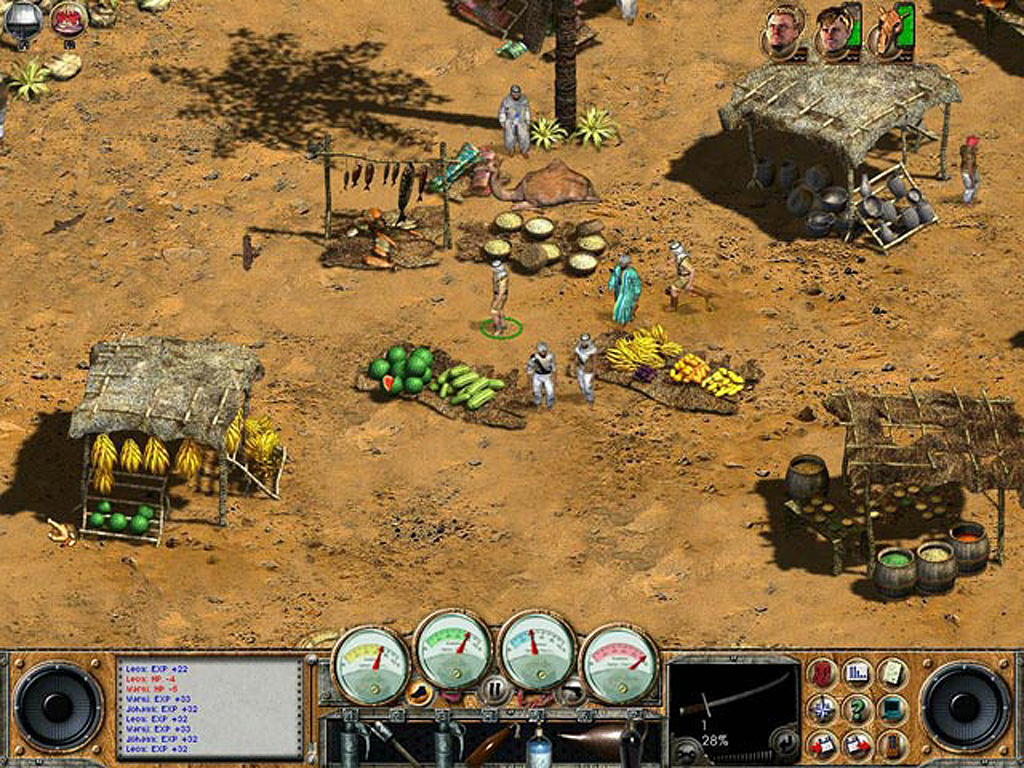Click the envelope with right red arrow
The width and height of the screenshot is (1024, 768).
856,744
